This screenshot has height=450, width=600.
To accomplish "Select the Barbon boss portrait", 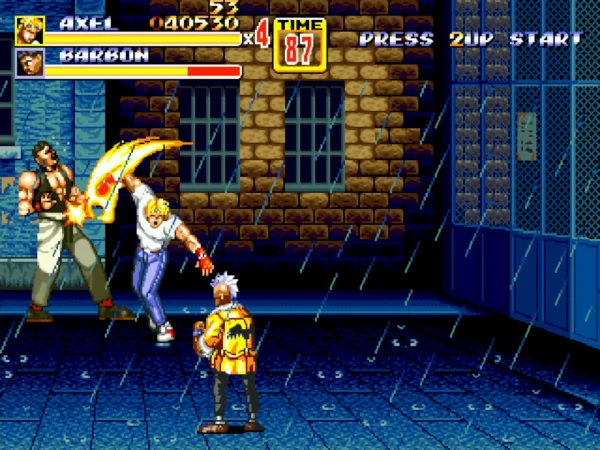I will pos(29,63).
